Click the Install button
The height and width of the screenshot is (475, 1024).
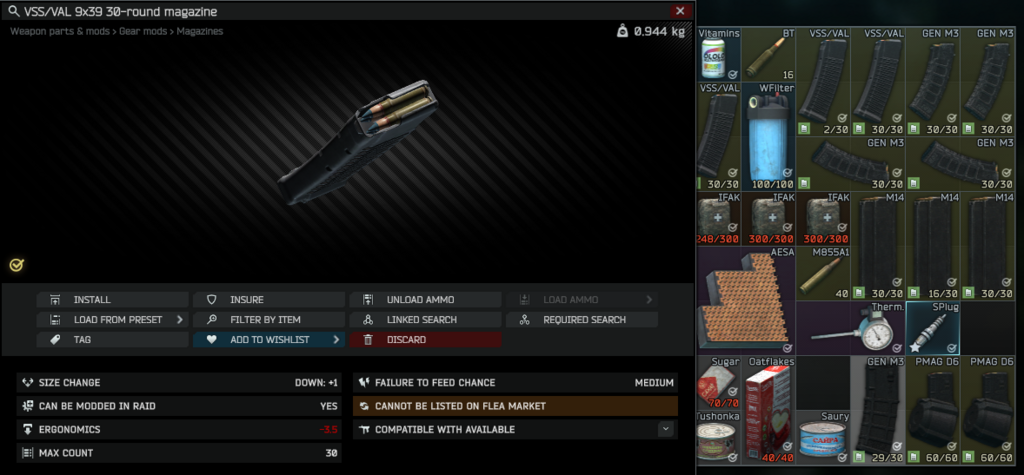(112, 300)
